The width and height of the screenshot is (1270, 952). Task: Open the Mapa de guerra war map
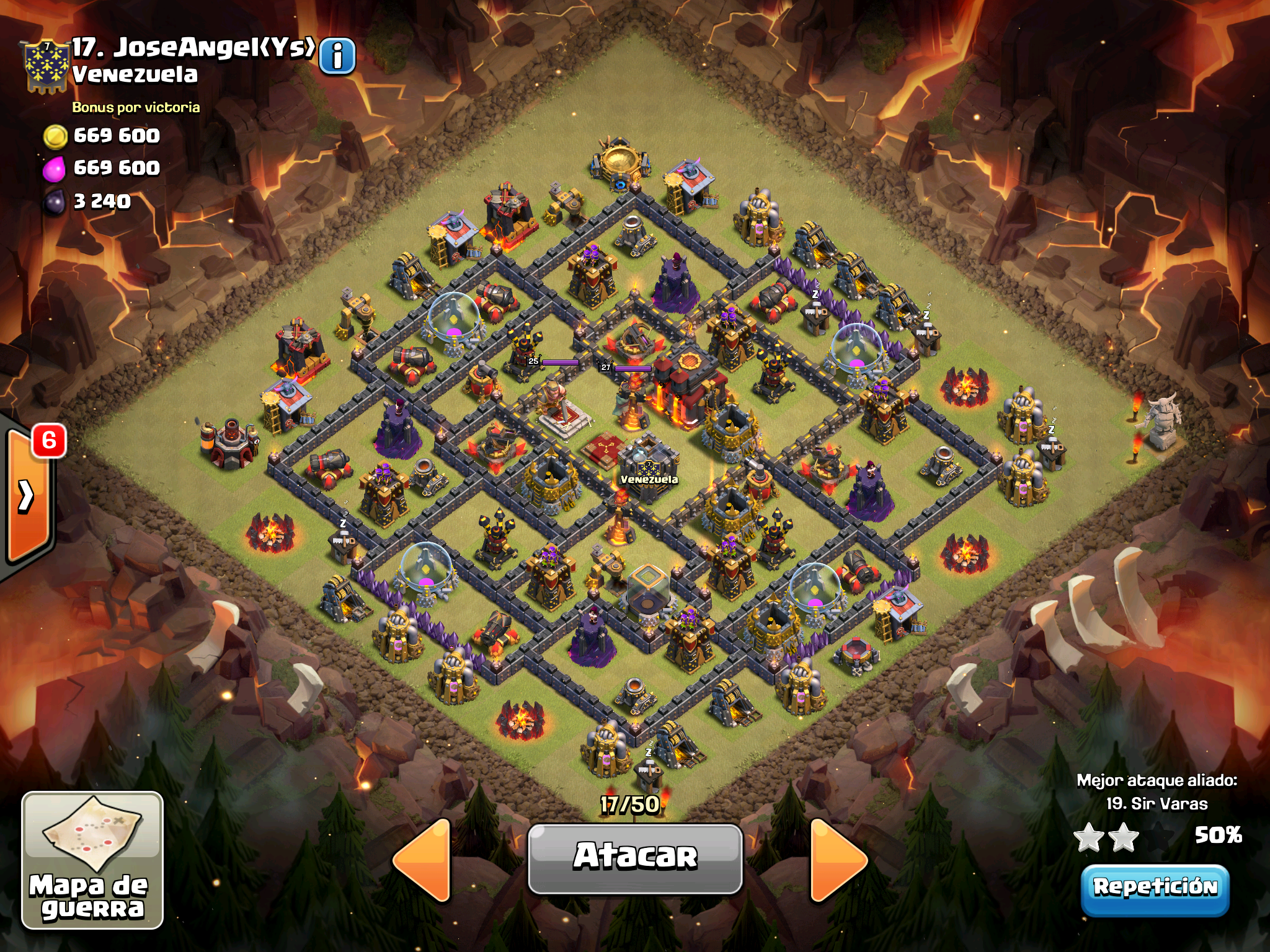(92, 860)
